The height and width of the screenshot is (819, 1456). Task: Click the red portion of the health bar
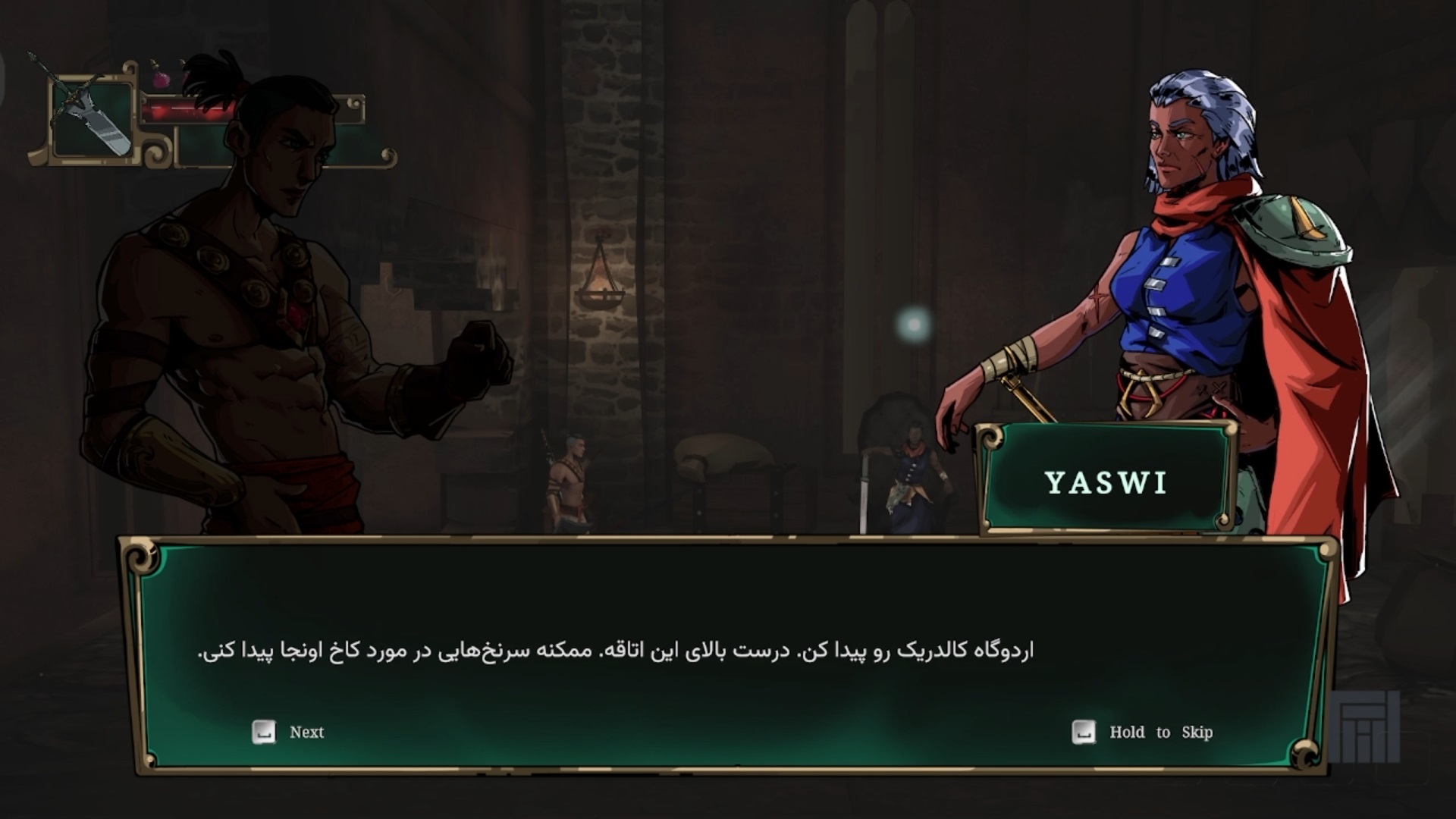click(190, 109)
